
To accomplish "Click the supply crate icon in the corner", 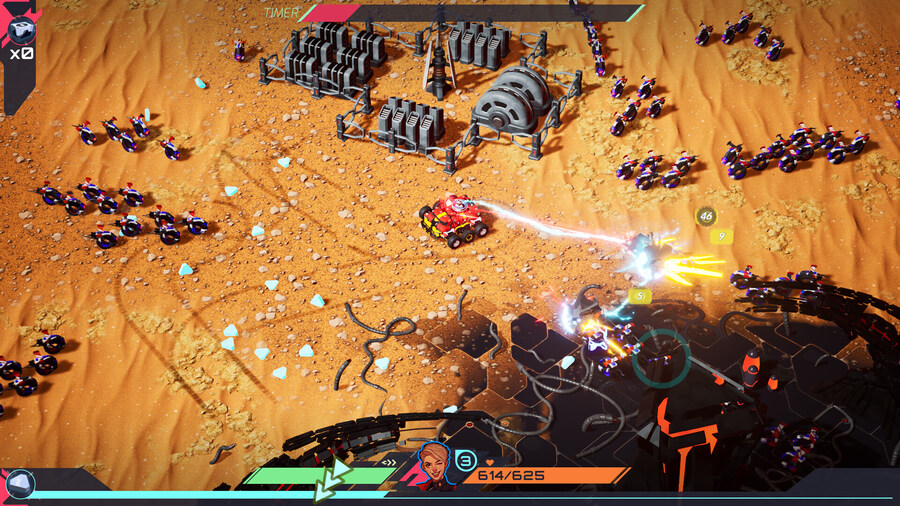I will pyautogui.click(x=20, y=29).
